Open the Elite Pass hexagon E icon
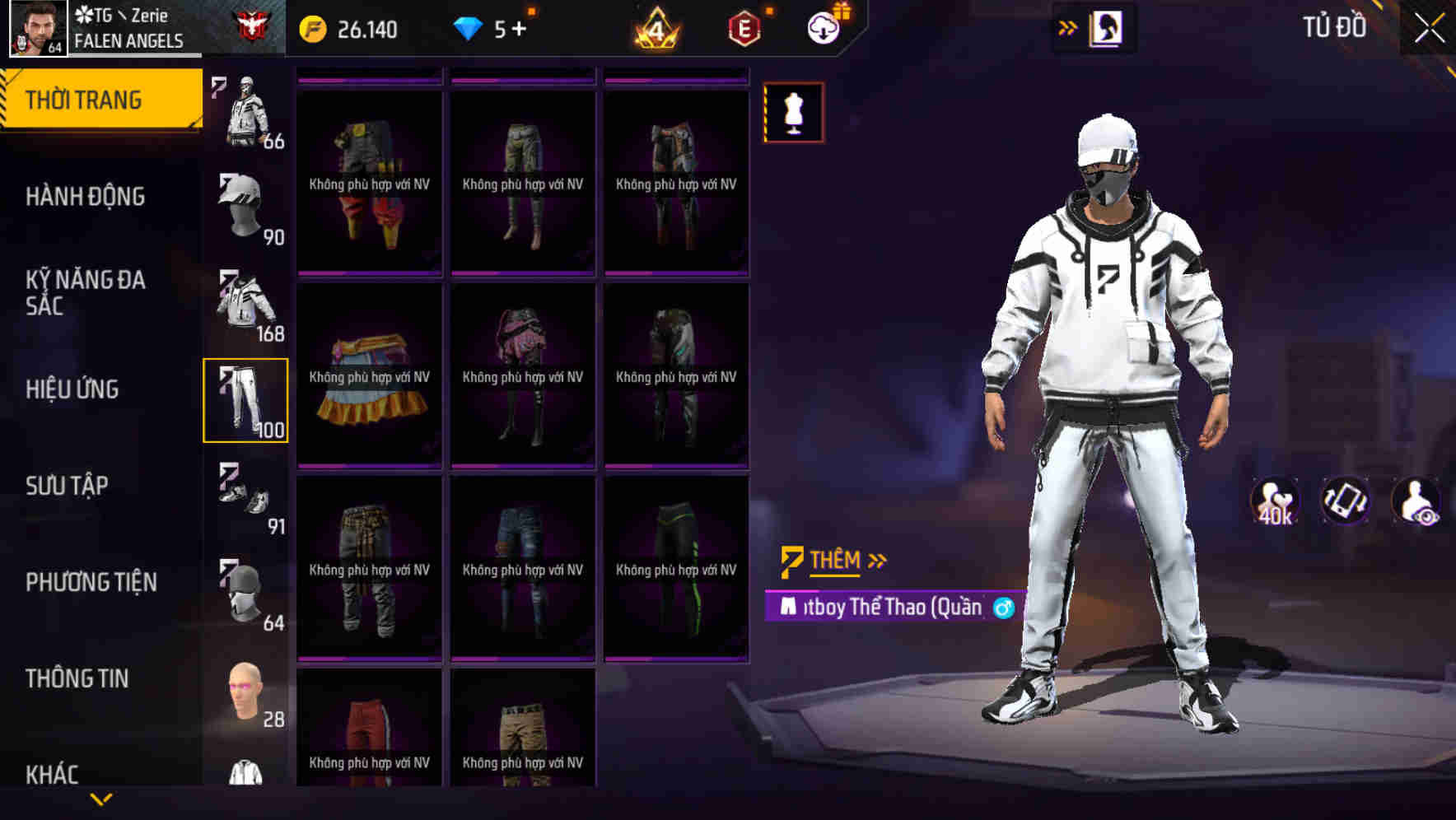The image size is (1456, 820). (744, 27)
